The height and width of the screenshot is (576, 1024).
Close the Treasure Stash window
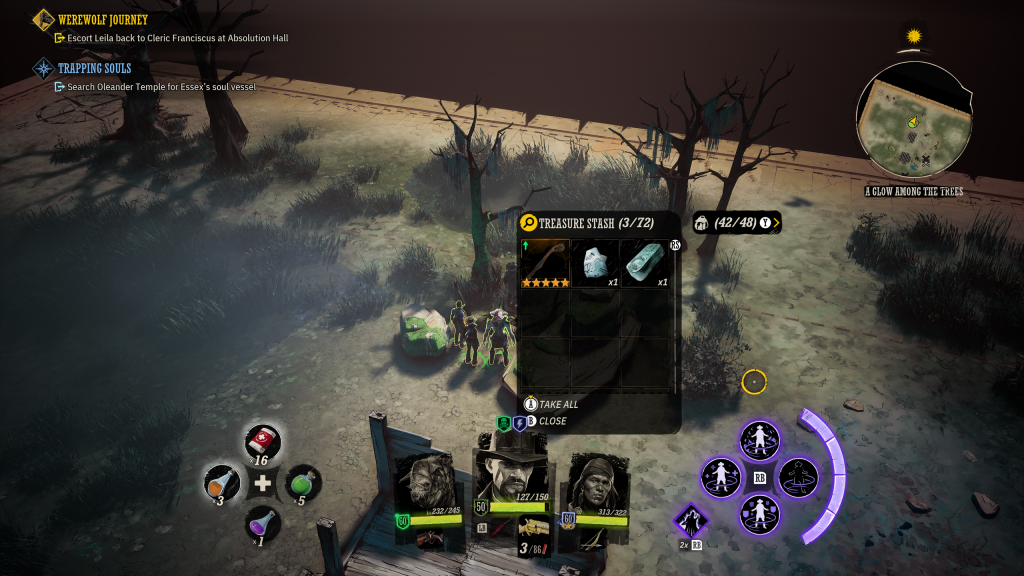tap(551, 421)
